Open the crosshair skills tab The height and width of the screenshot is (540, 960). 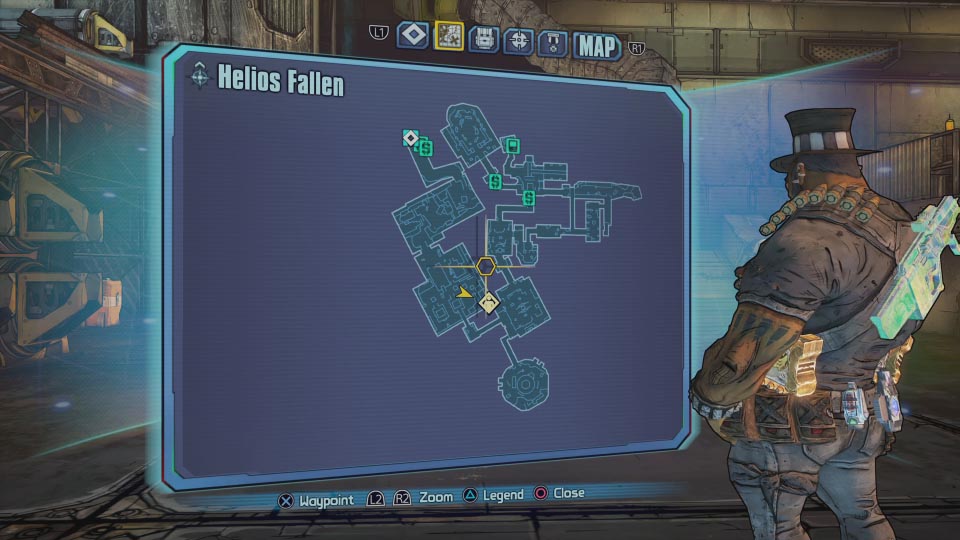point(519,40)
